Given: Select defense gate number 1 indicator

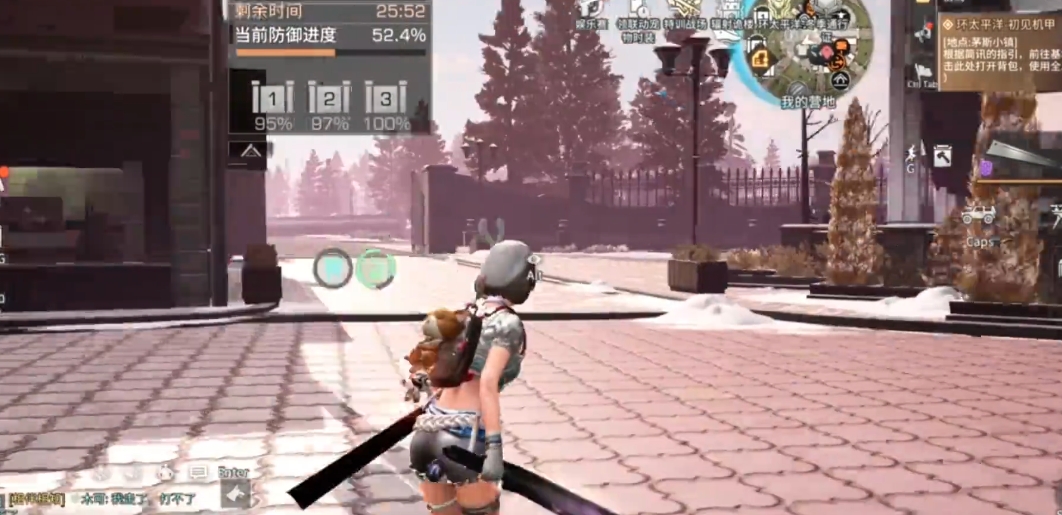Looking at the screenshot, I should pyautogui.click(x=272, y=100).
